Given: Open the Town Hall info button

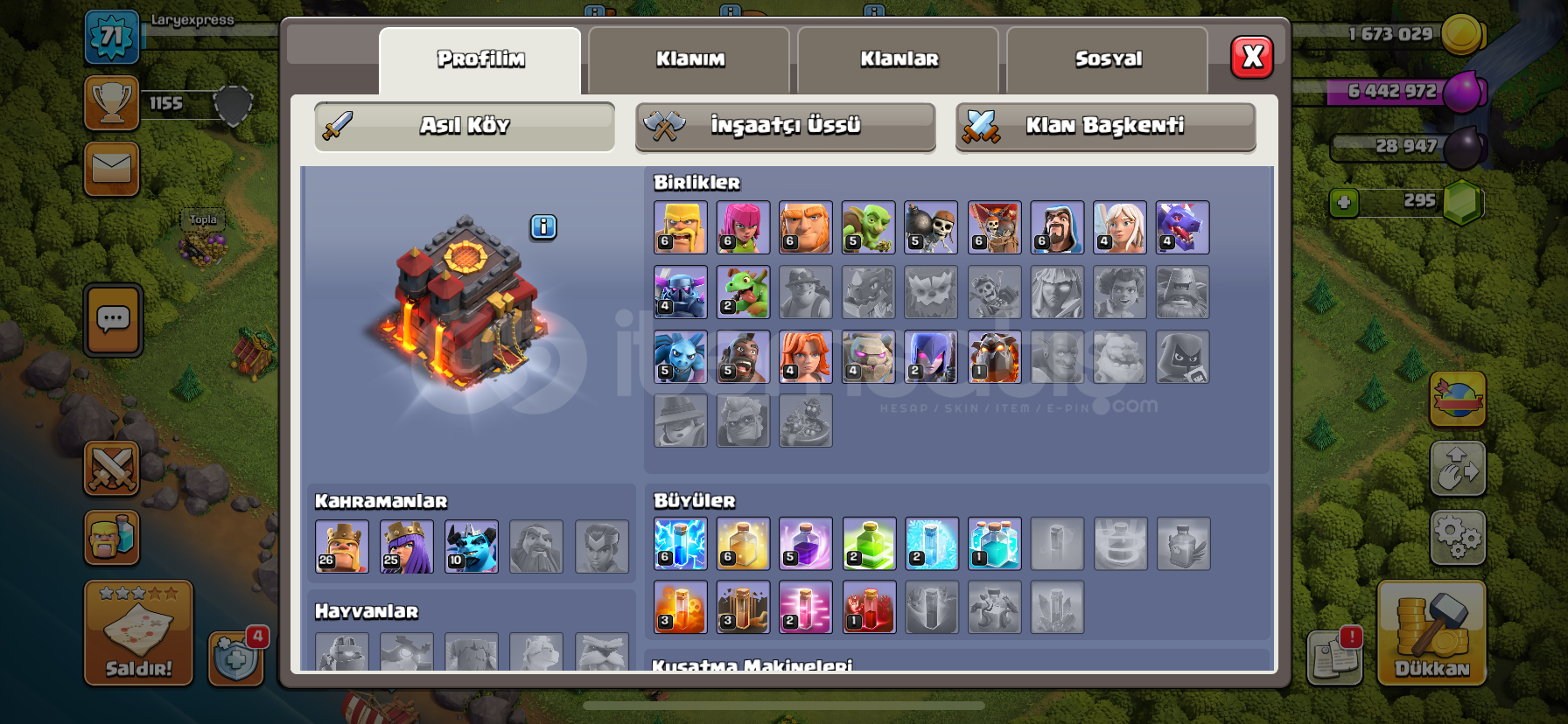Looking at the screenshot, I should (x=542, y=226).
